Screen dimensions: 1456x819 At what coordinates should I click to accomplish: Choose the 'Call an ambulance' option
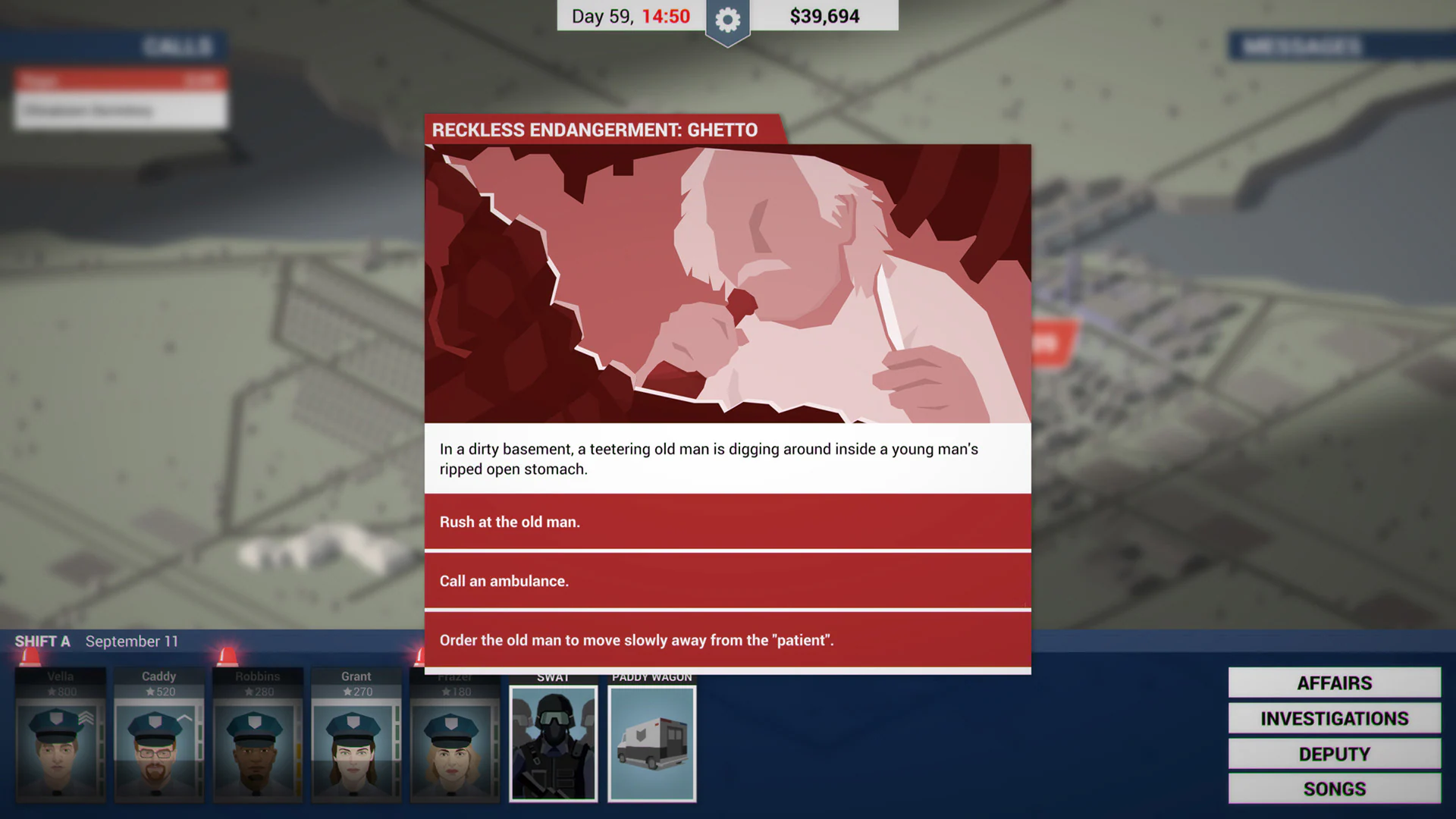[727, 581]
